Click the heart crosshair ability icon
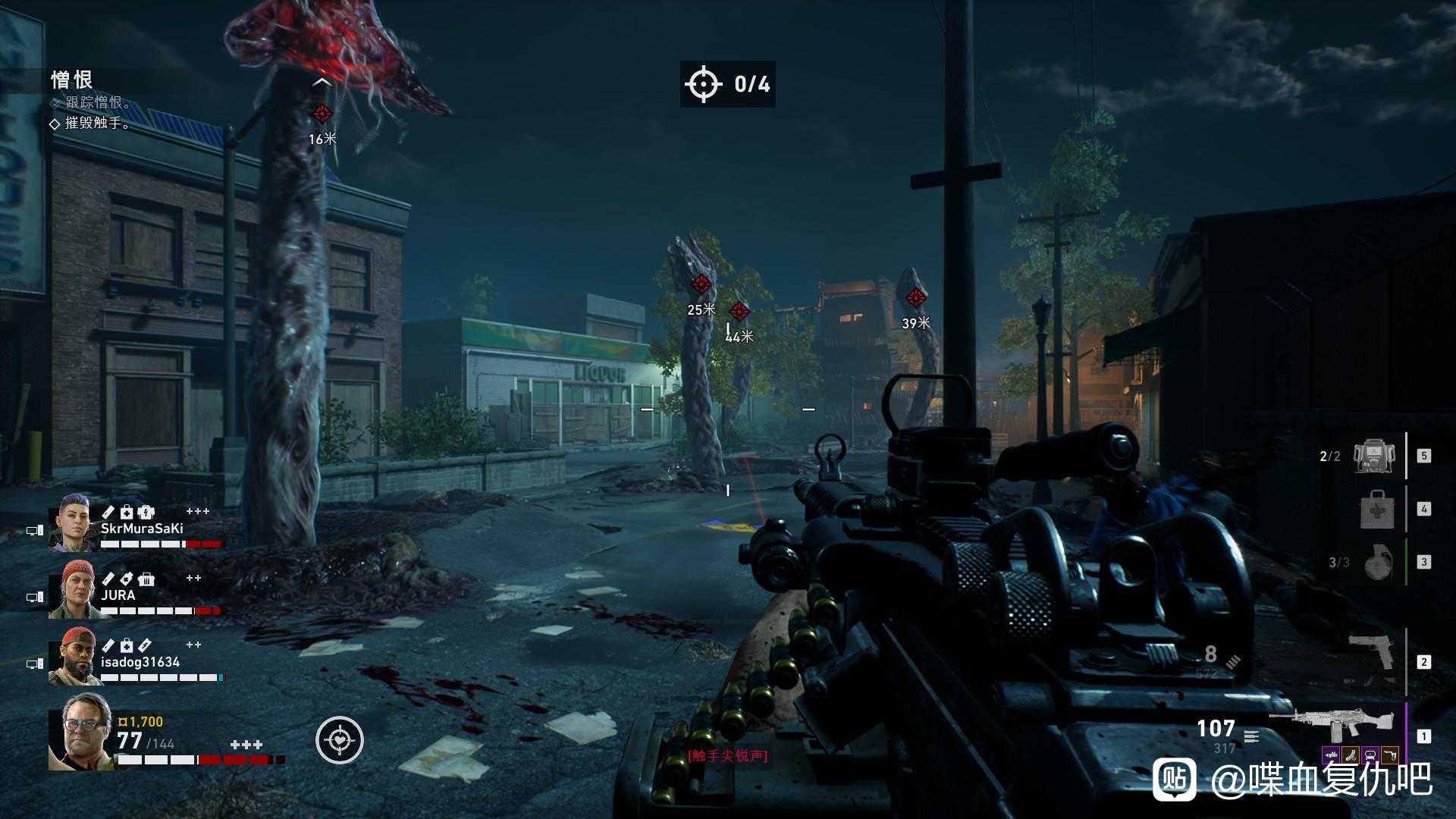1456x819 pixels. (x=340, y=739)
